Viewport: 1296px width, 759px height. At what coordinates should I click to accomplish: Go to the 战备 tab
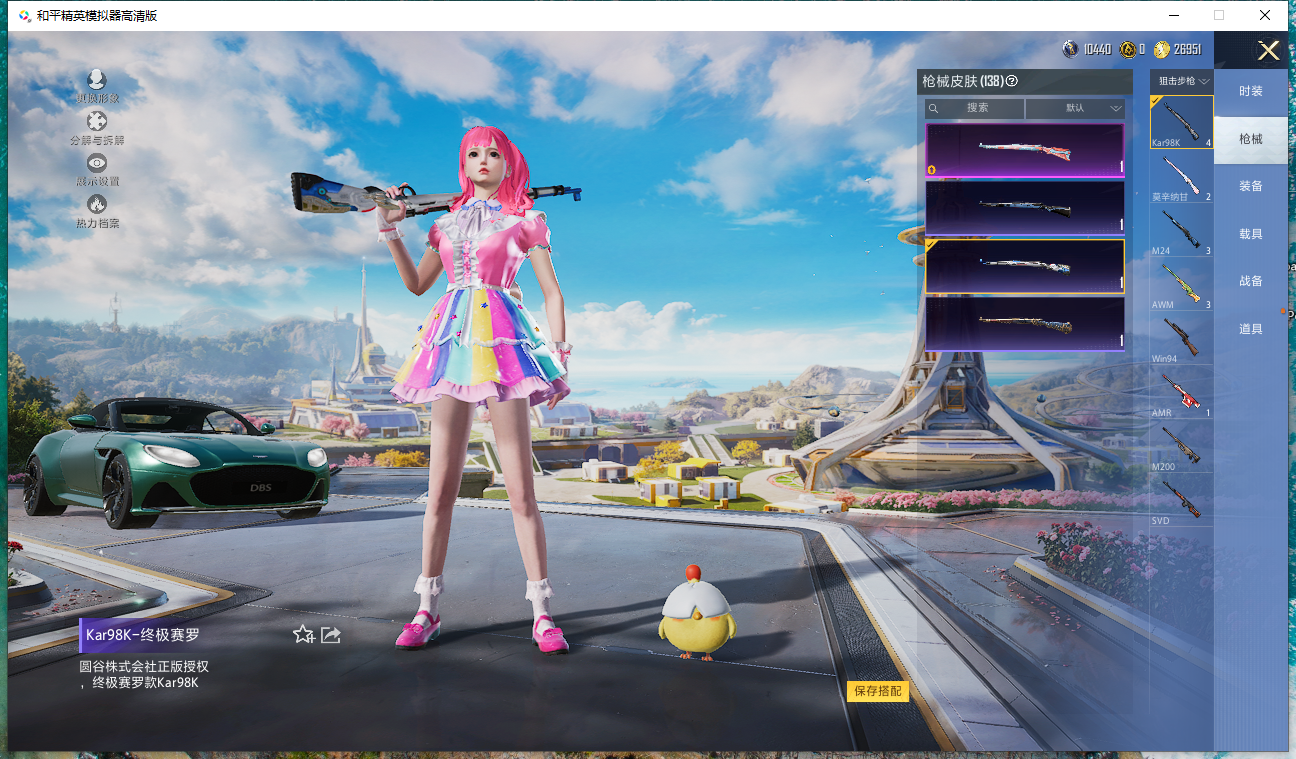(x=1250, y=281)
